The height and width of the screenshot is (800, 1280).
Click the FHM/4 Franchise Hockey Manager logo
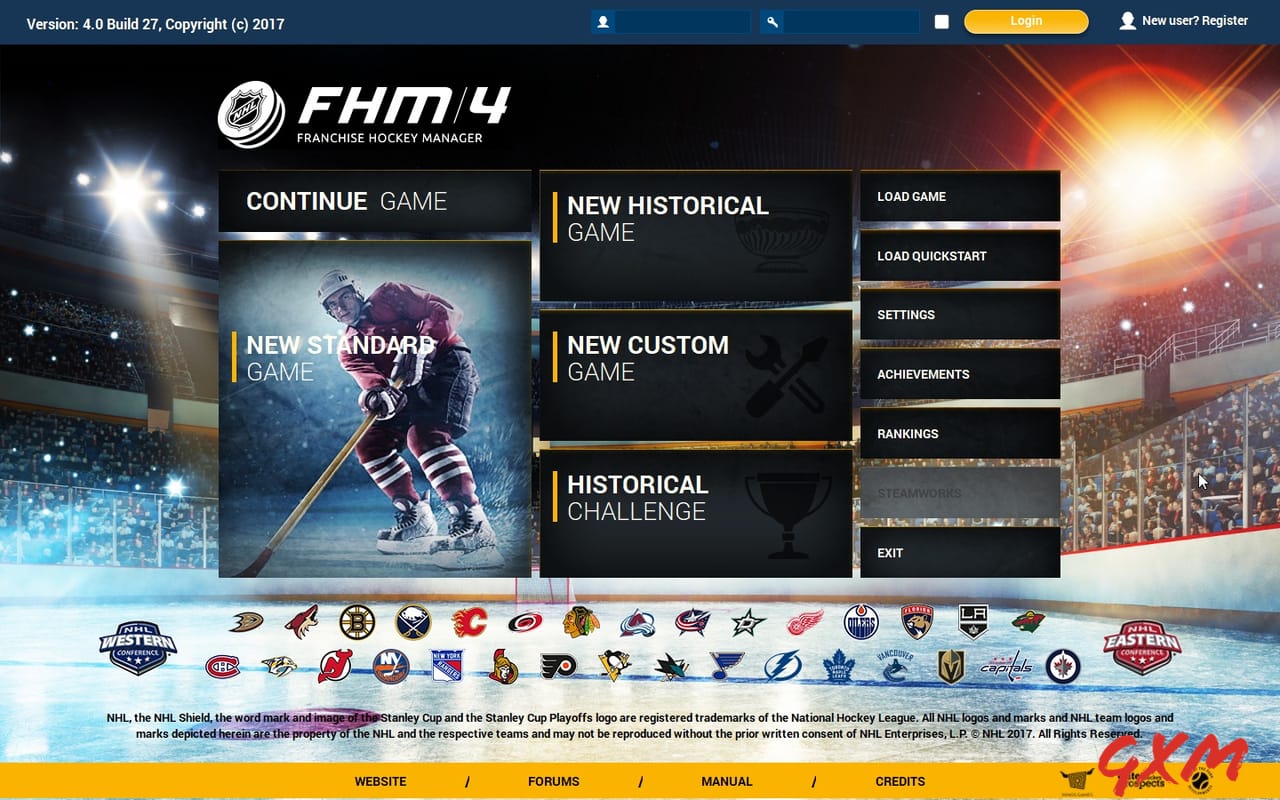click(x=365, y=111)
